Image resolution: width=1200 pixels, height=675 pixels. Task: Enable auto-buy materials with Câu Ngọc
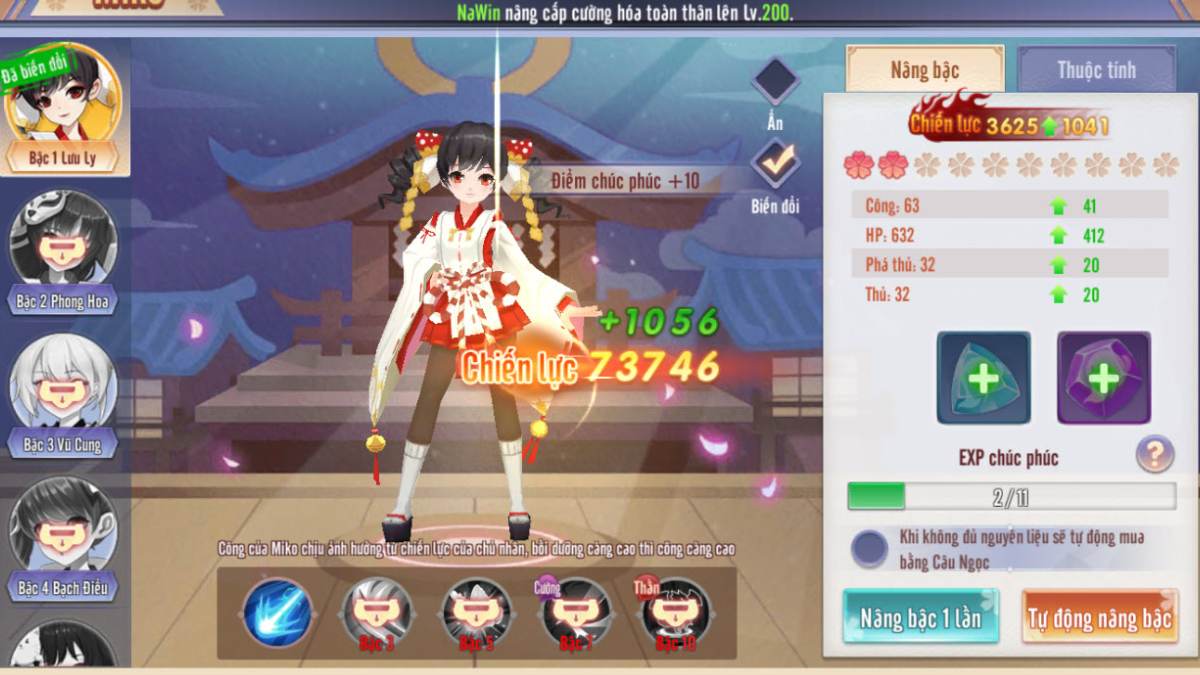[869, 548]
